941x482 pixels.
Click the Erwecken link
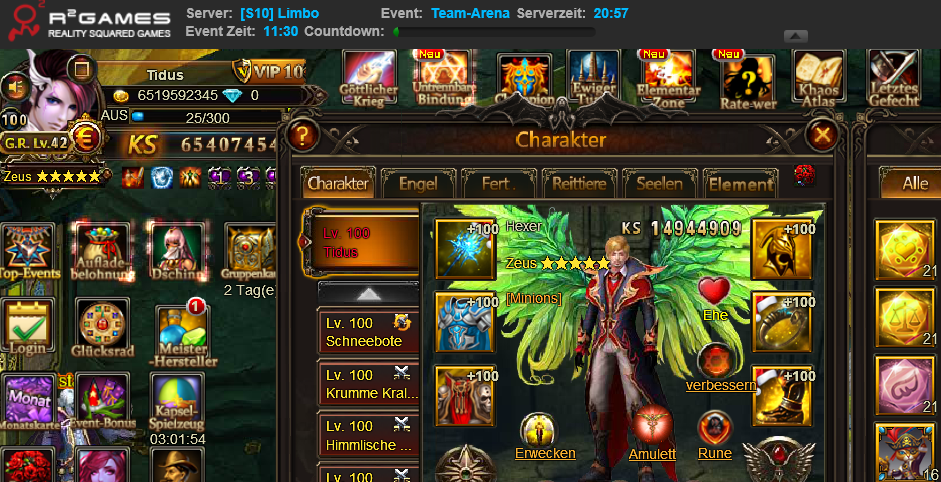click(x=545, y=453)
